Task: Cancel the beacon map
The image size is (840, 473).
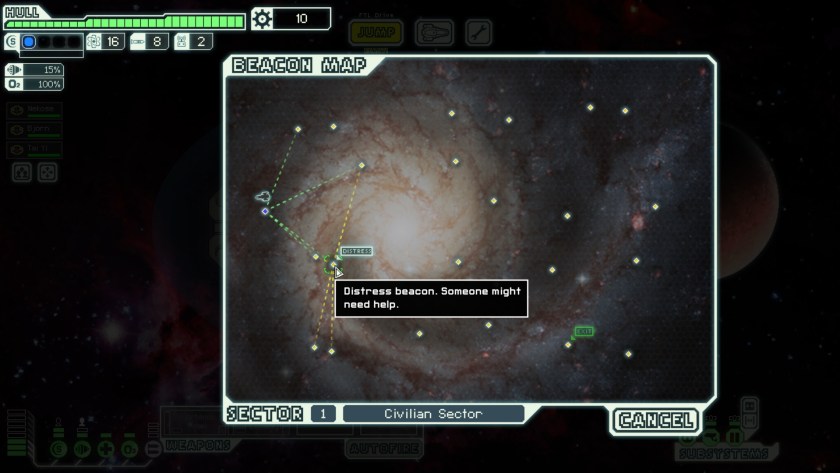Action: pos(655,420)
